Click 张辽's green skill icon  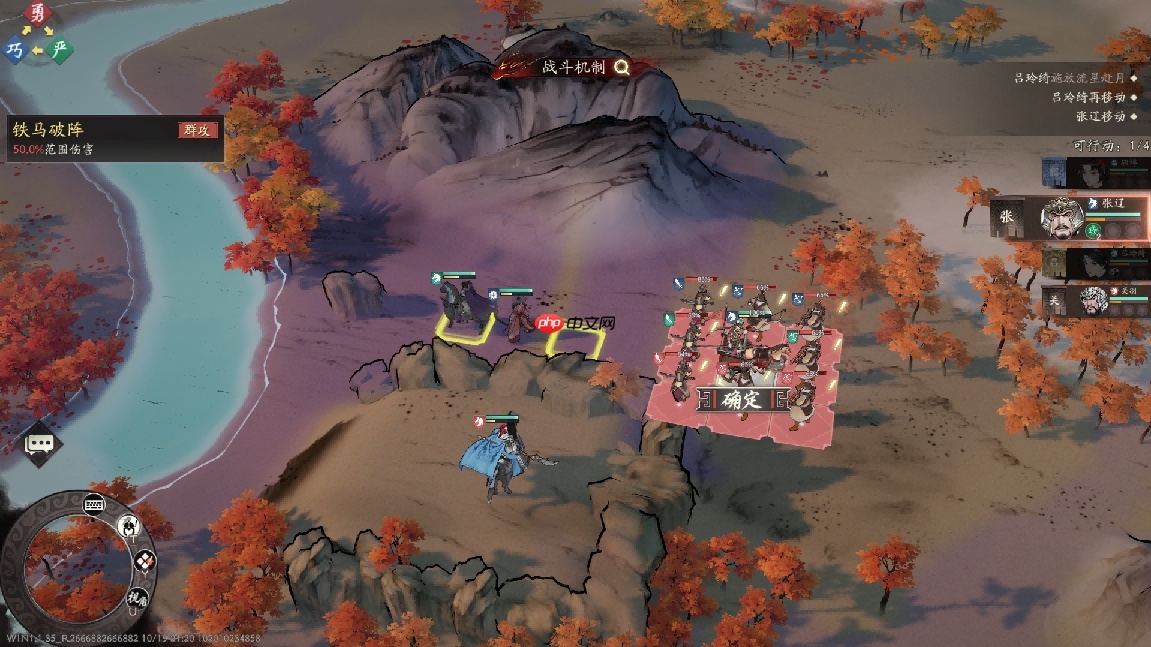coord(1093,230)
